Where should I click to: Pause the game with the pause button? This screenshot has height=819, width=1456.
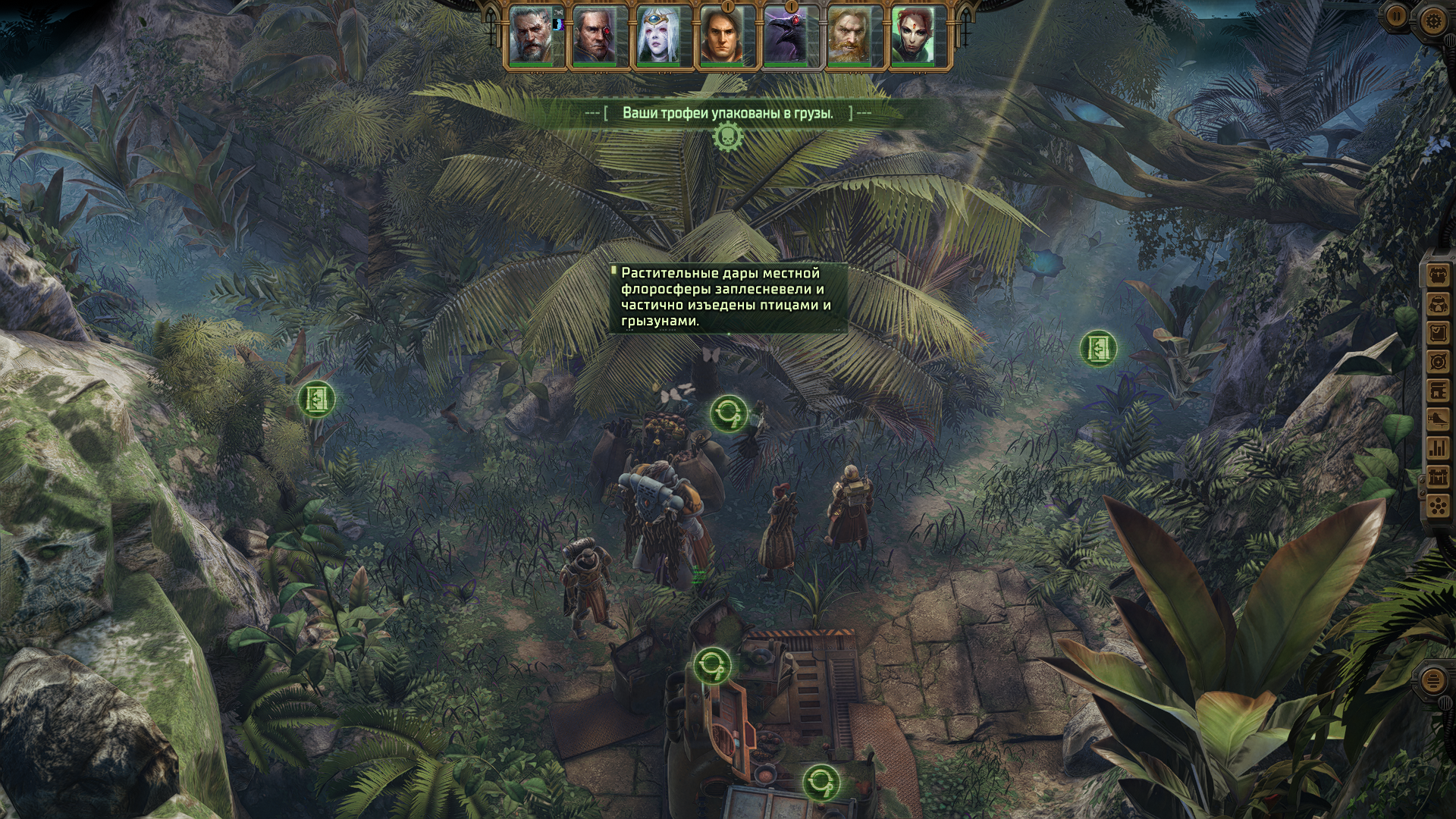point(1396,15)
